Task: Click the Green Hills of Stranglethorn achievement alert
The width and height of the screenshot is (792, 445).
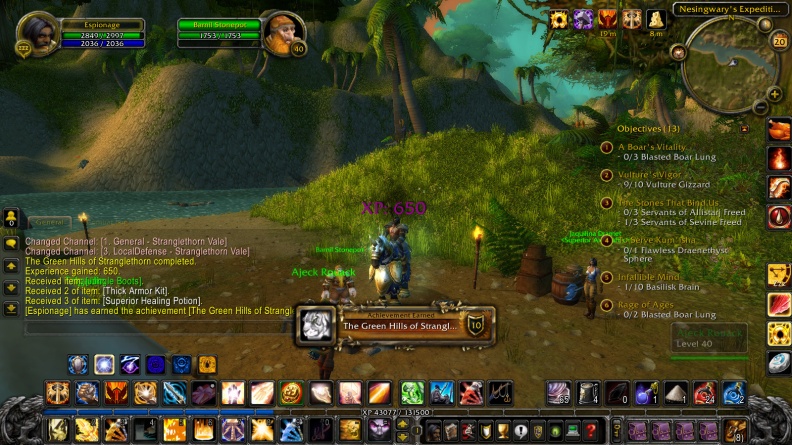Action: 396,325
